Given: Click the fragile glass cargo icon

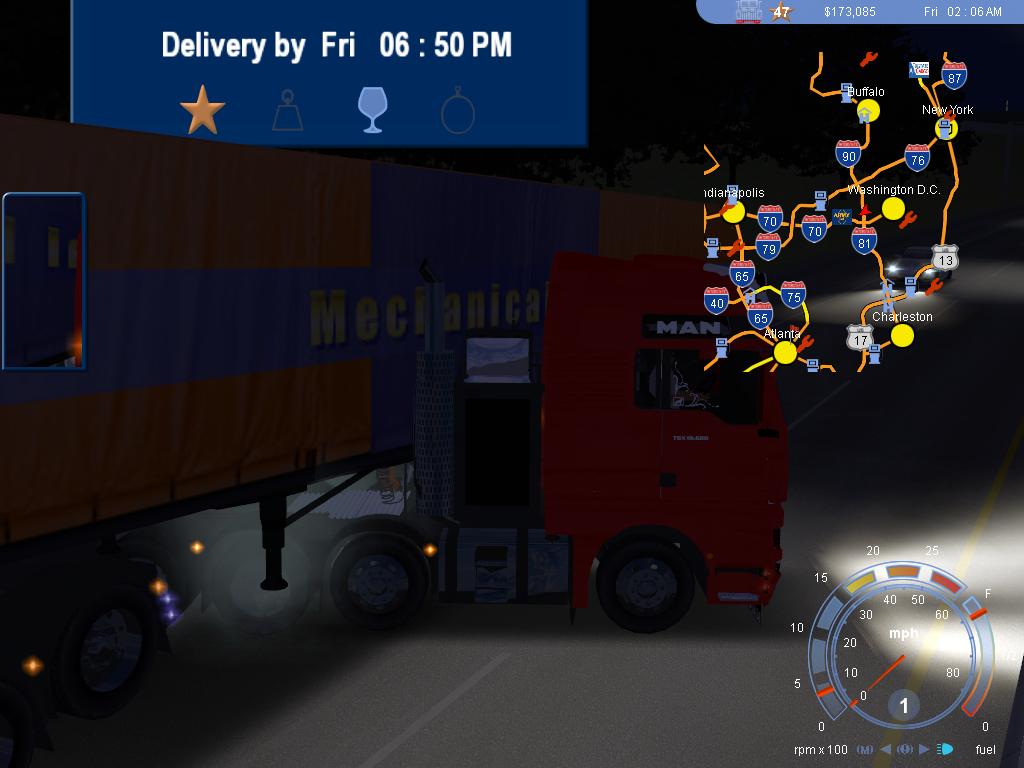Looking at the screenshot, I should 372,110.
